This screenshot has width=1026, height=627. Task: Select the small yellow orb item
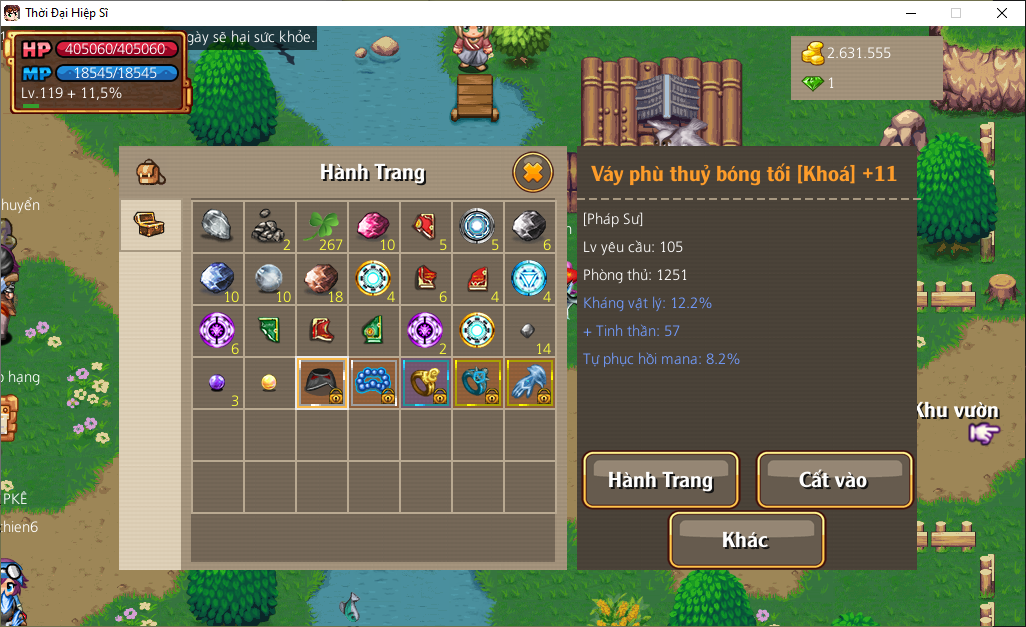(x=269, y=383)
